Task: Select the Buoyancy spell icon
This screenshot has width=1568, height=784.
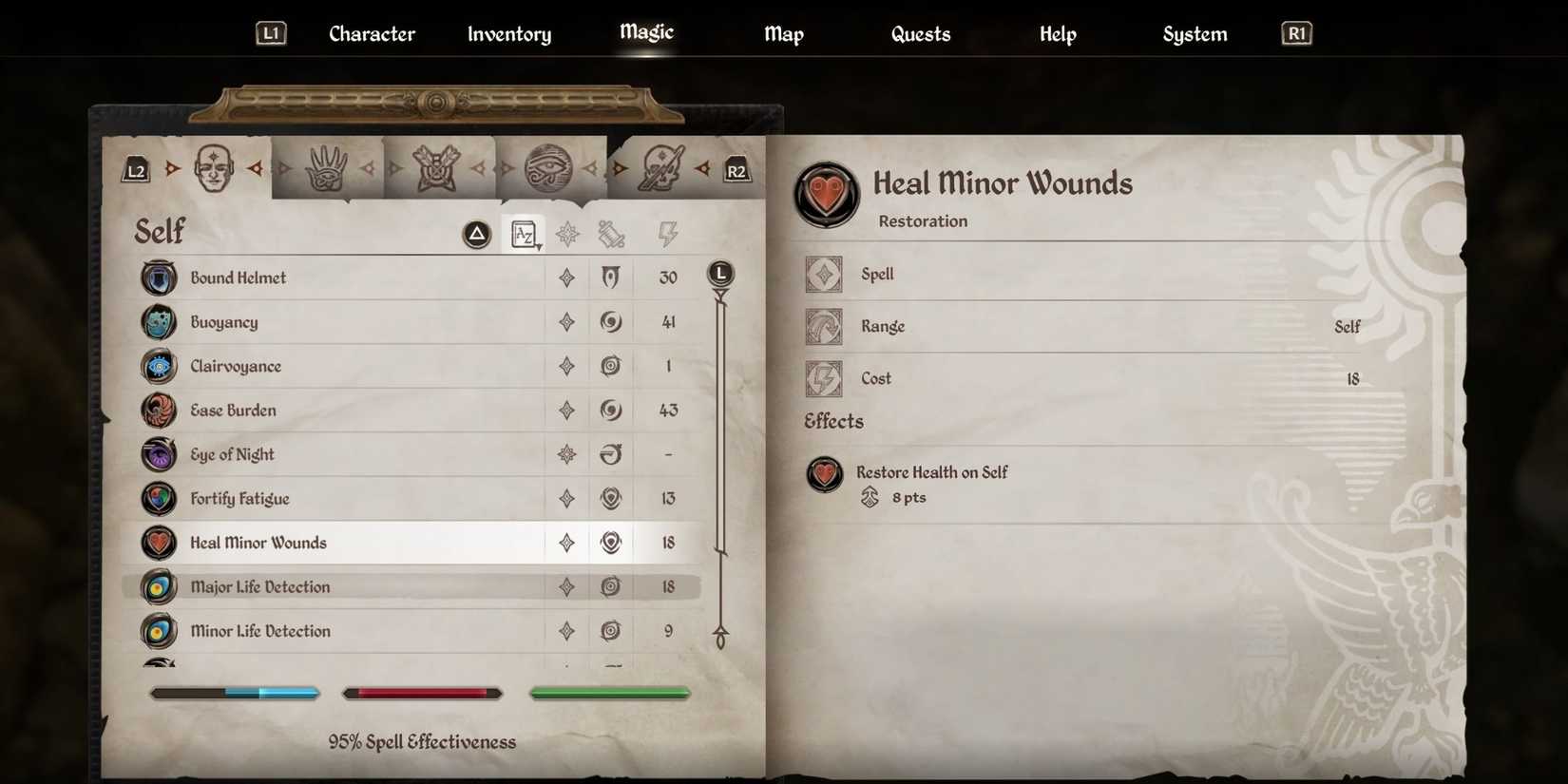Action: 158,322
